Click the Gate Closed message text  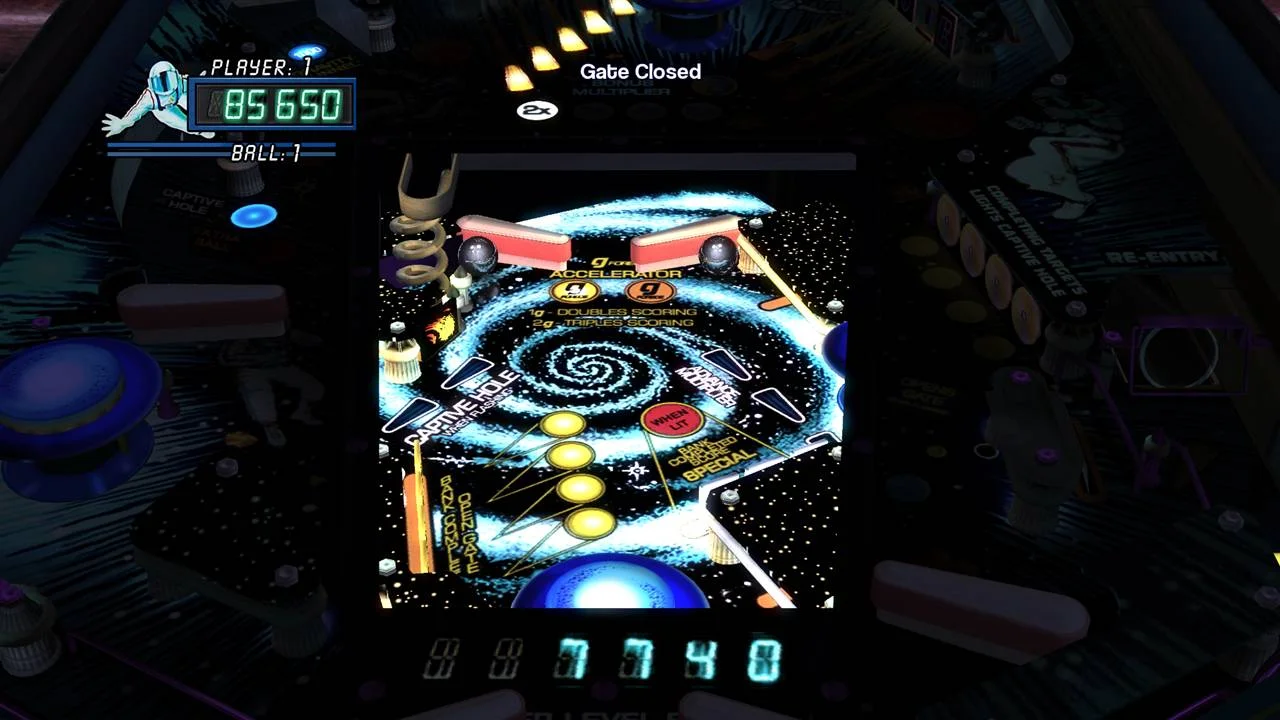click(640, 71)
